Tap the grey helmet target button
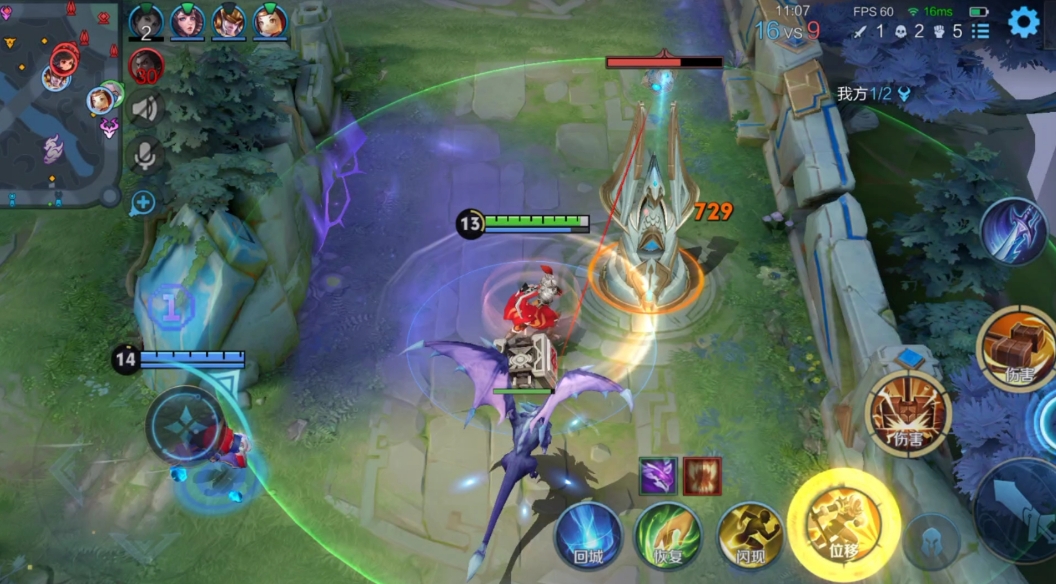The width and height of the screenshot is (1056, 584). tap(932, 542)
